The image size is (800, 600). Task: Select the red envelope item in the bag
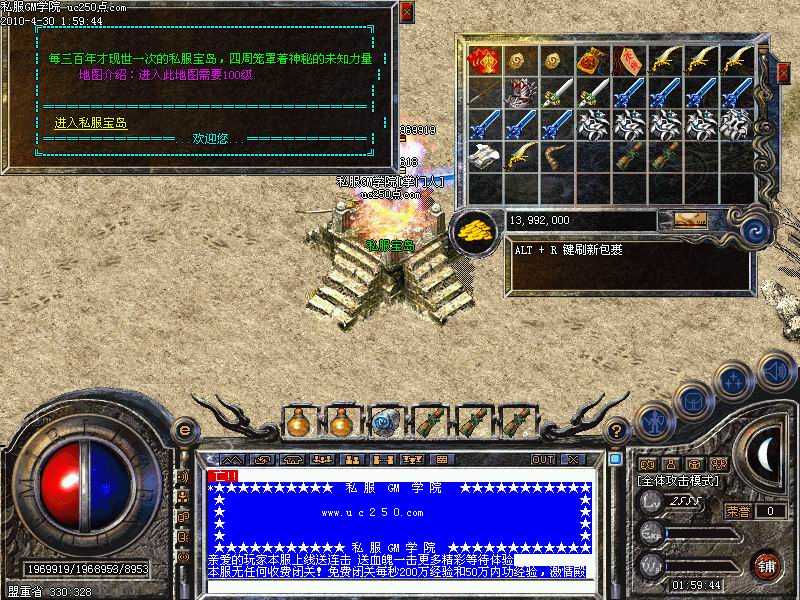pyautogui.click(x=485, y=60)
